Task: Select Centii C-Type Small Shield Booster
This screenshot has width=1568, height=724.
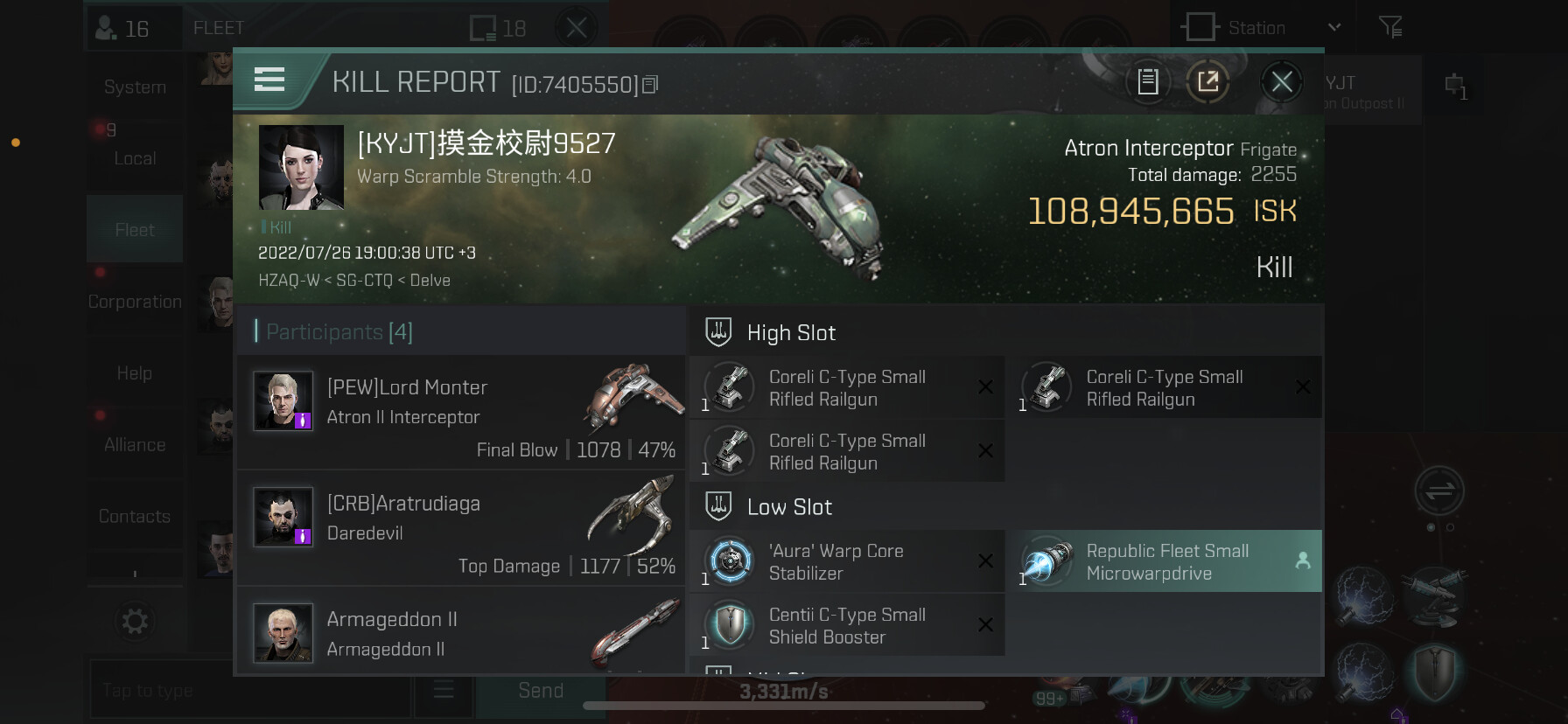Action: coord(846,626)
